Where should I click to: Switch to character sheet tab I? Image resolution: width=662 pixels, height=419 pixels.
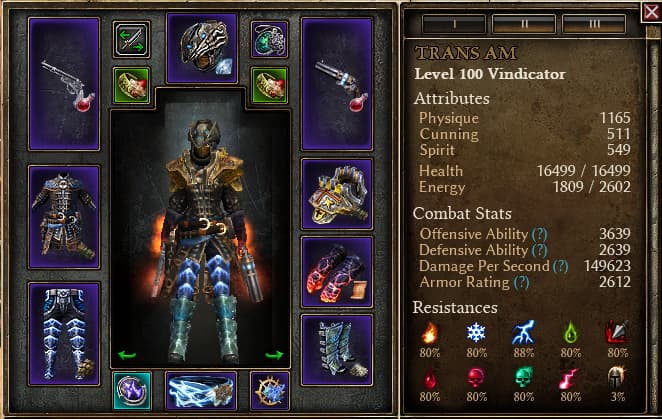(453, 22)
